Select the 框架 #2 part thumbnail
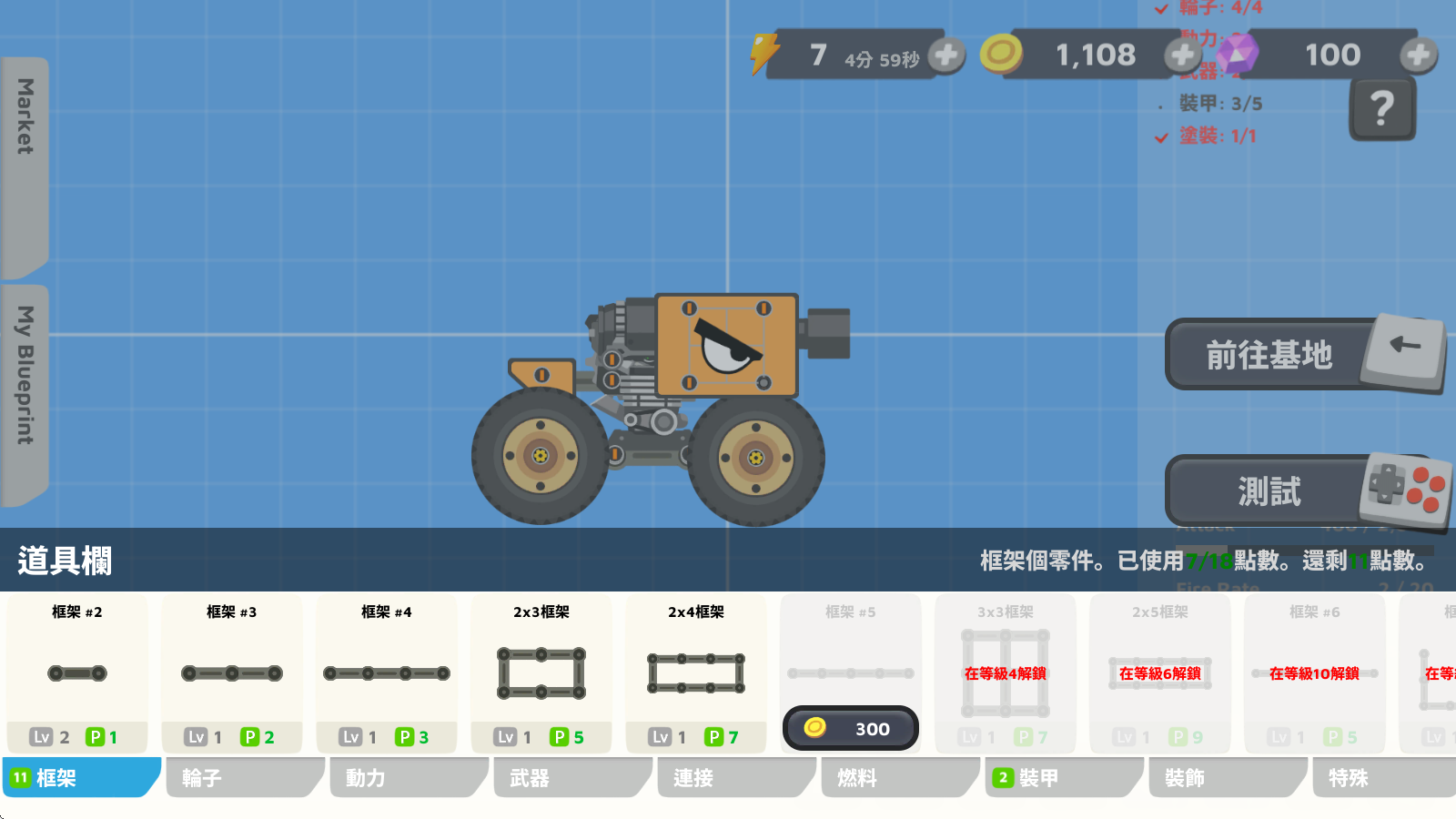This screenshot has width=1456, height=819. tap(78, 673)
